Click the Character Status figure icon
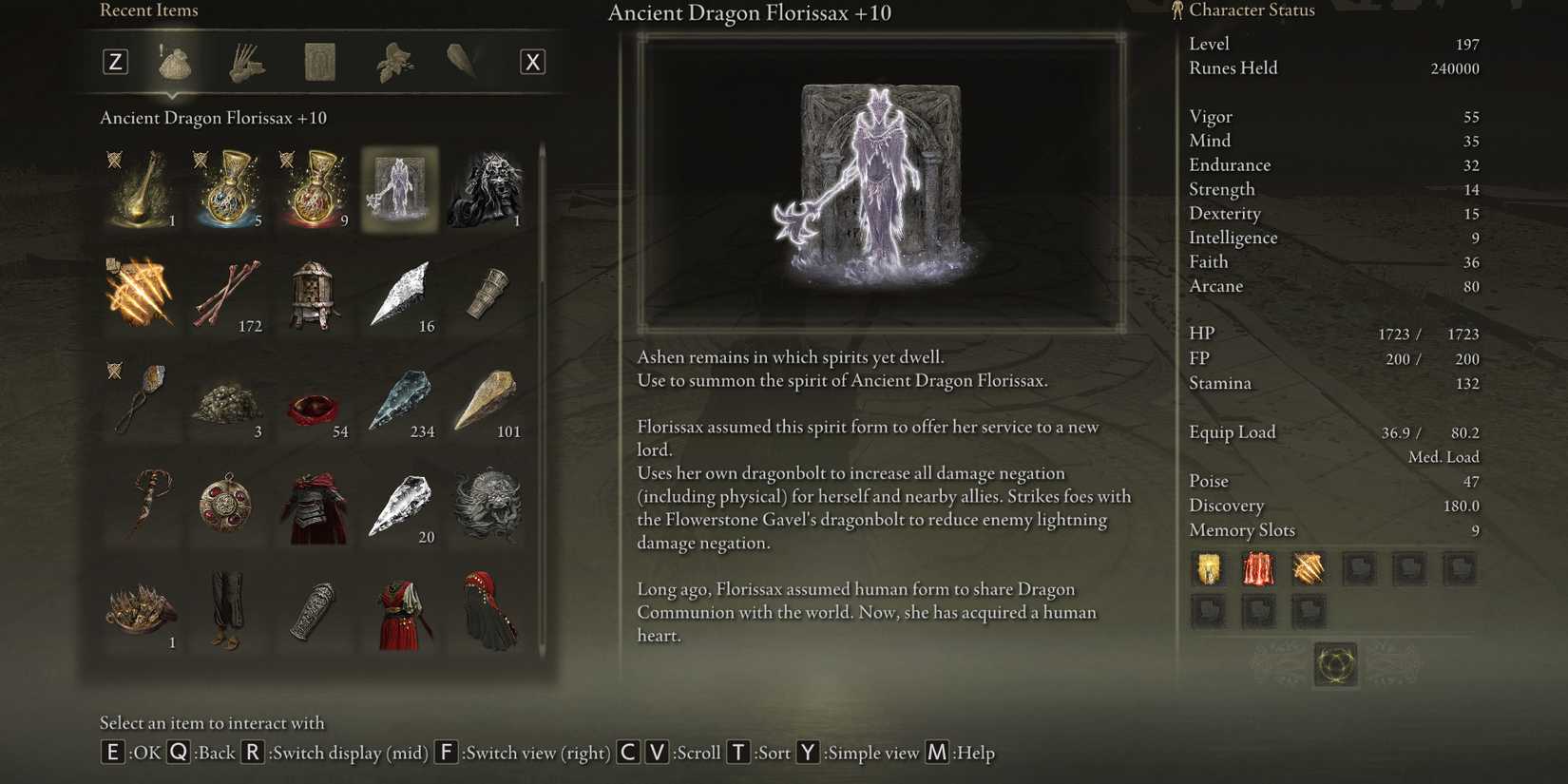1568x784 pixels. (1176, 10)
